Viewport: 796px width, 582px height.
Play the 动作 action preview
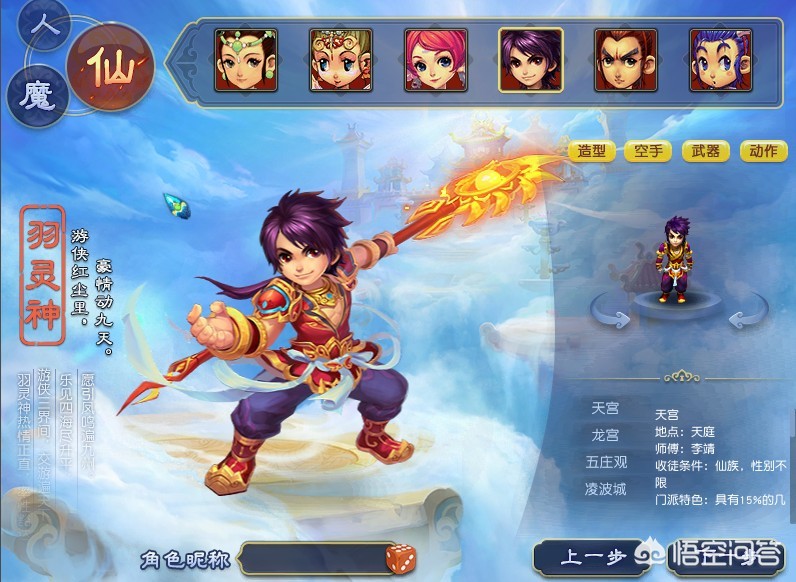[x=763, y=152]
